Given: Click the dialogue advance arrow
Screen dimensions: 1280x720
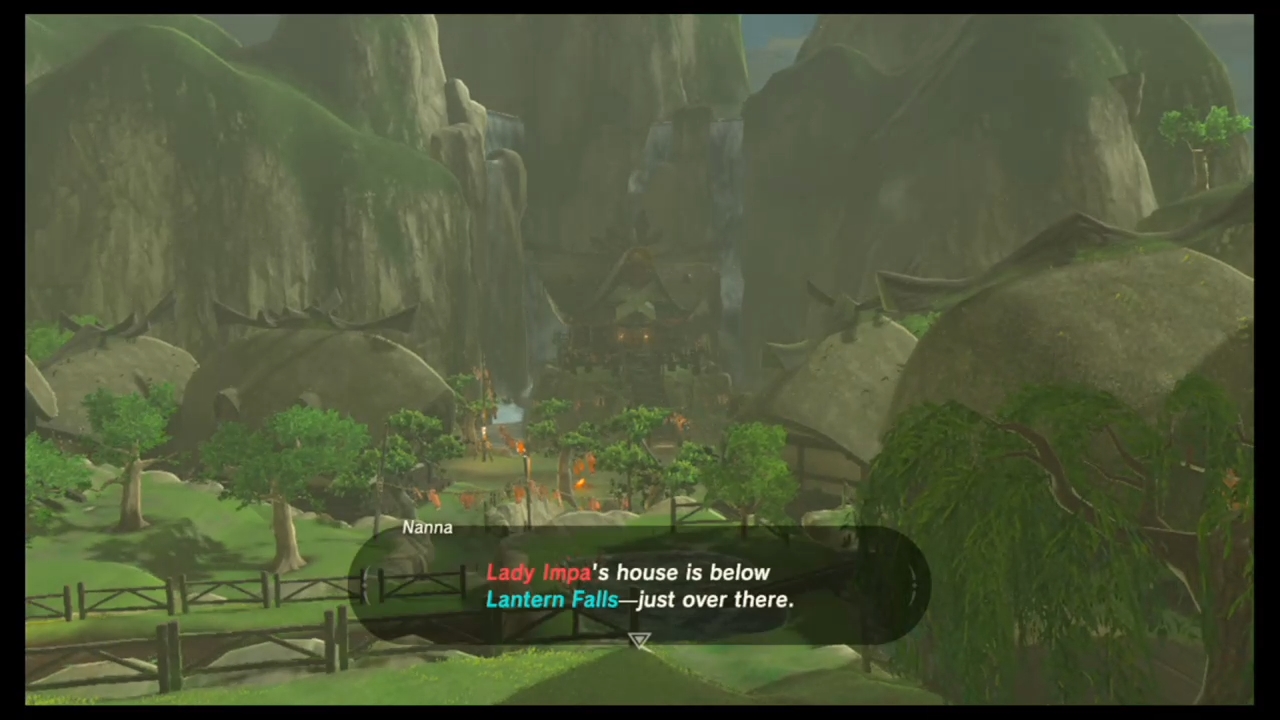Looking at the screenshot, I should [x=640, y=640].
